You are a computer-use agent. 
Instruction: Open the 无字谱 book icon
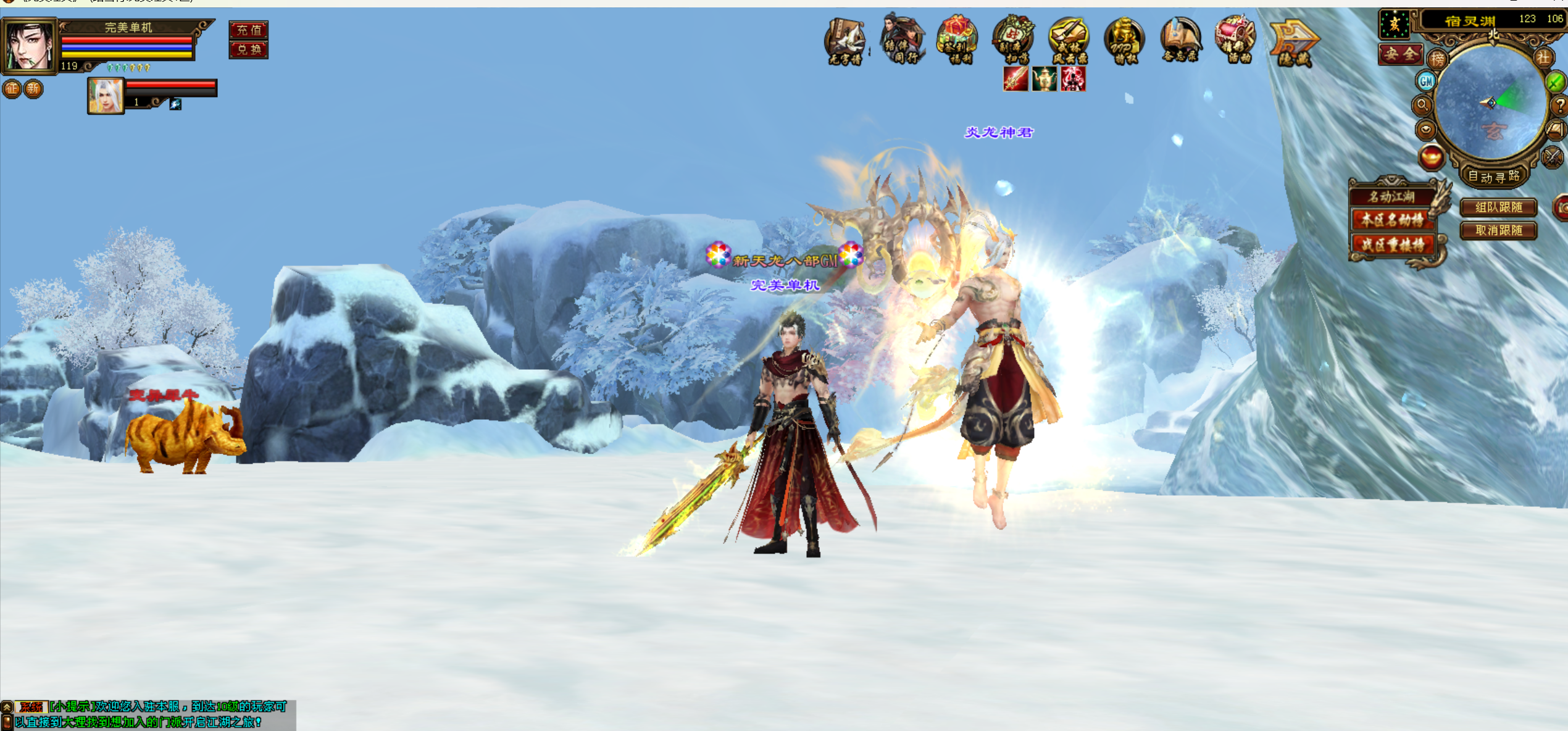(845, 41)
